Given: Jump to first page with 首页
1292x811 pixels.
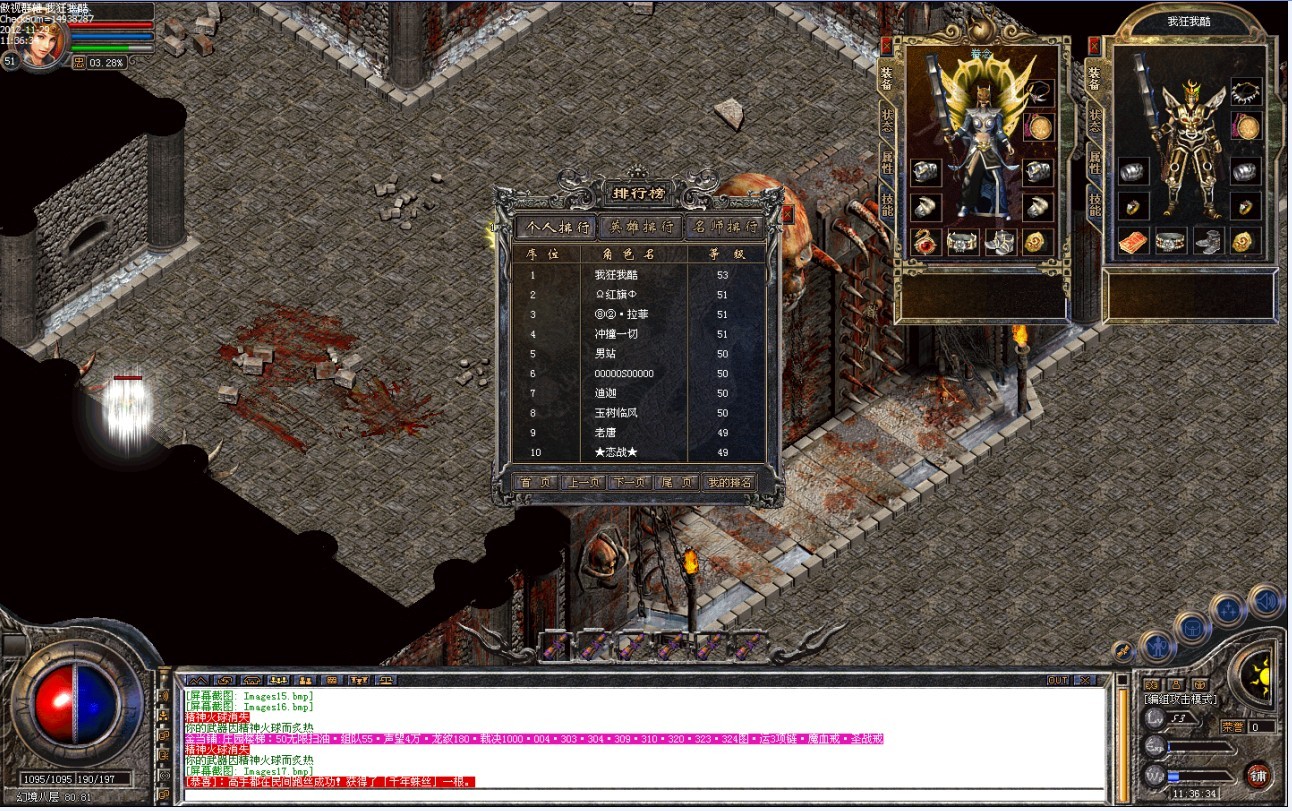Looking at the screenshot, I should [535, 482].
